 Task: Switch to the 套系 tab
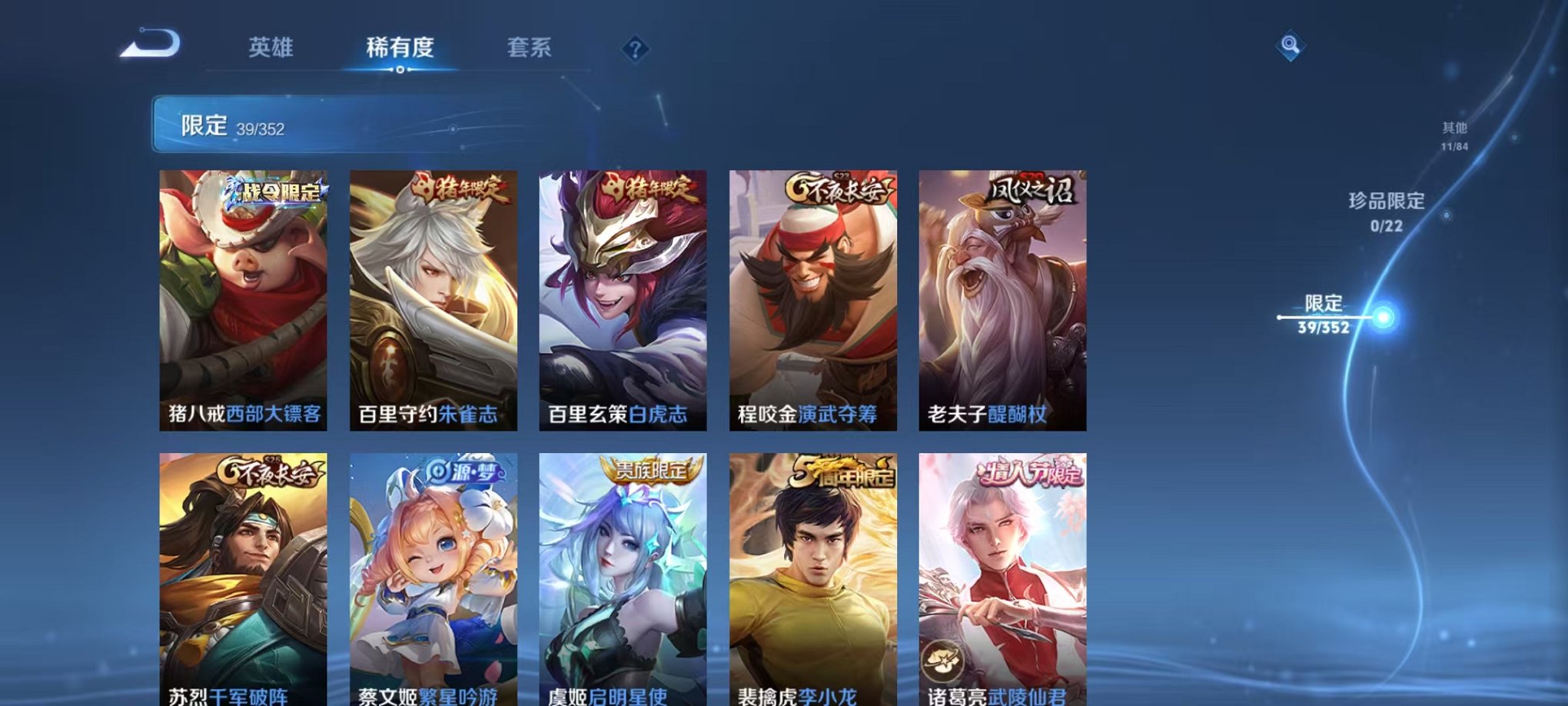pos(536,48)
